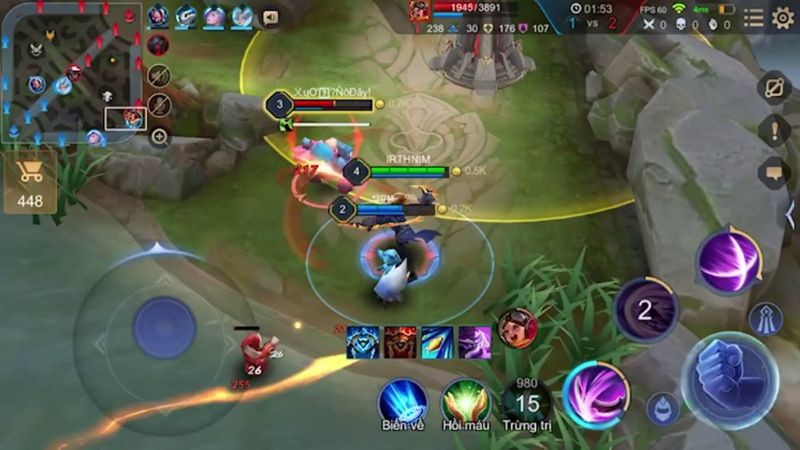800x450 pixels.
Task: Expand the side panel arrow on right edge
Action: click(x=791, y=214)
